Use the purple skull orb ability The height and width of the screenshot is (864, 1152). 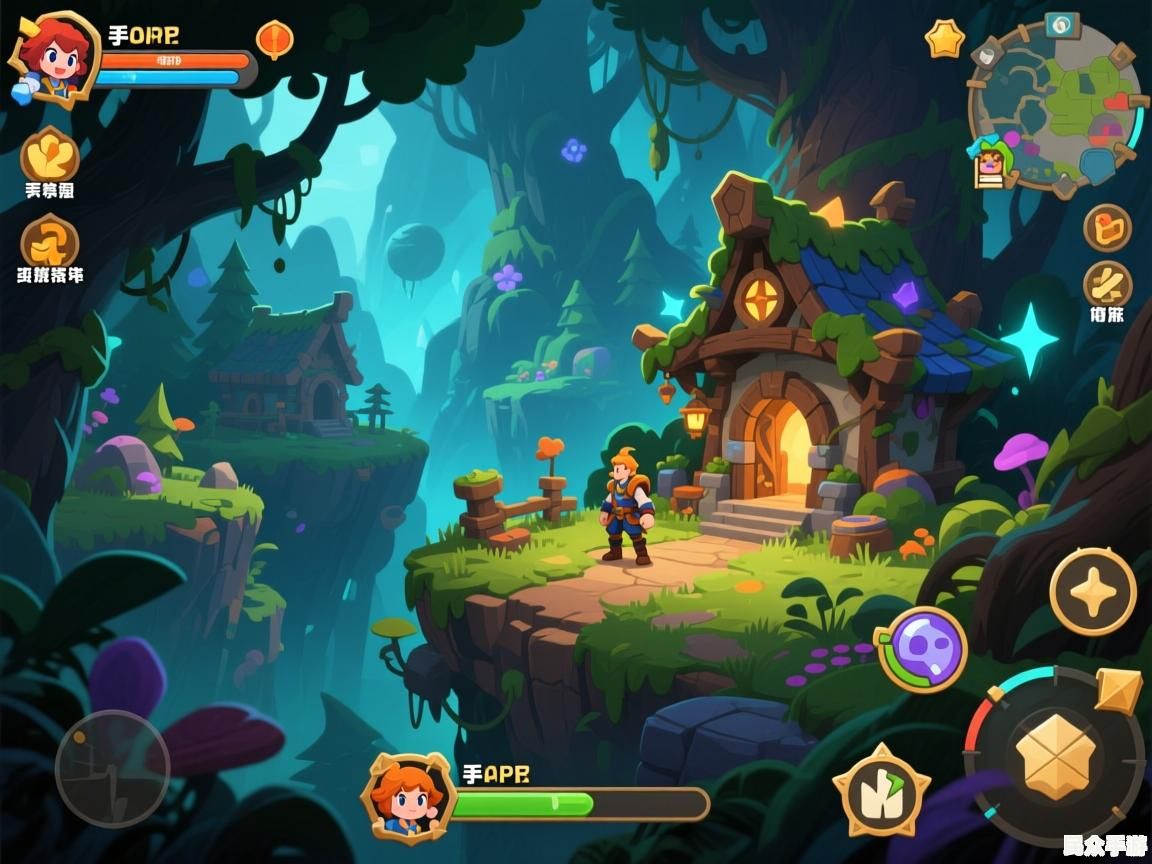click(922, 649)
